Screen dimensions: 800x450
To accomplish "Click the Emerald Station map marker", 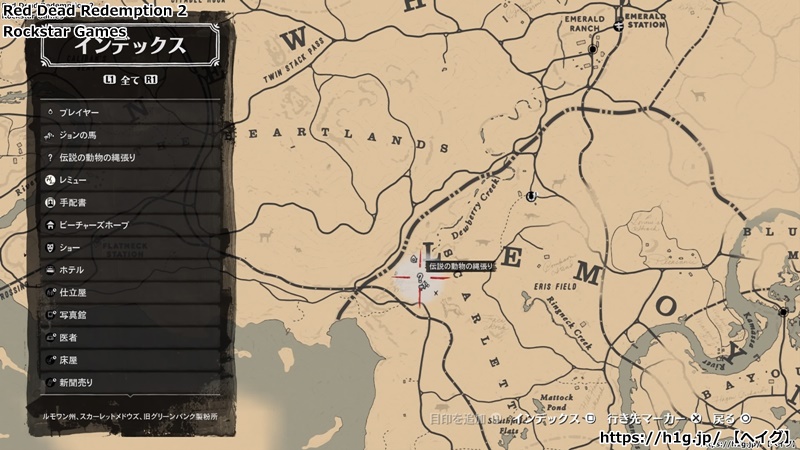I will [620, 27].
